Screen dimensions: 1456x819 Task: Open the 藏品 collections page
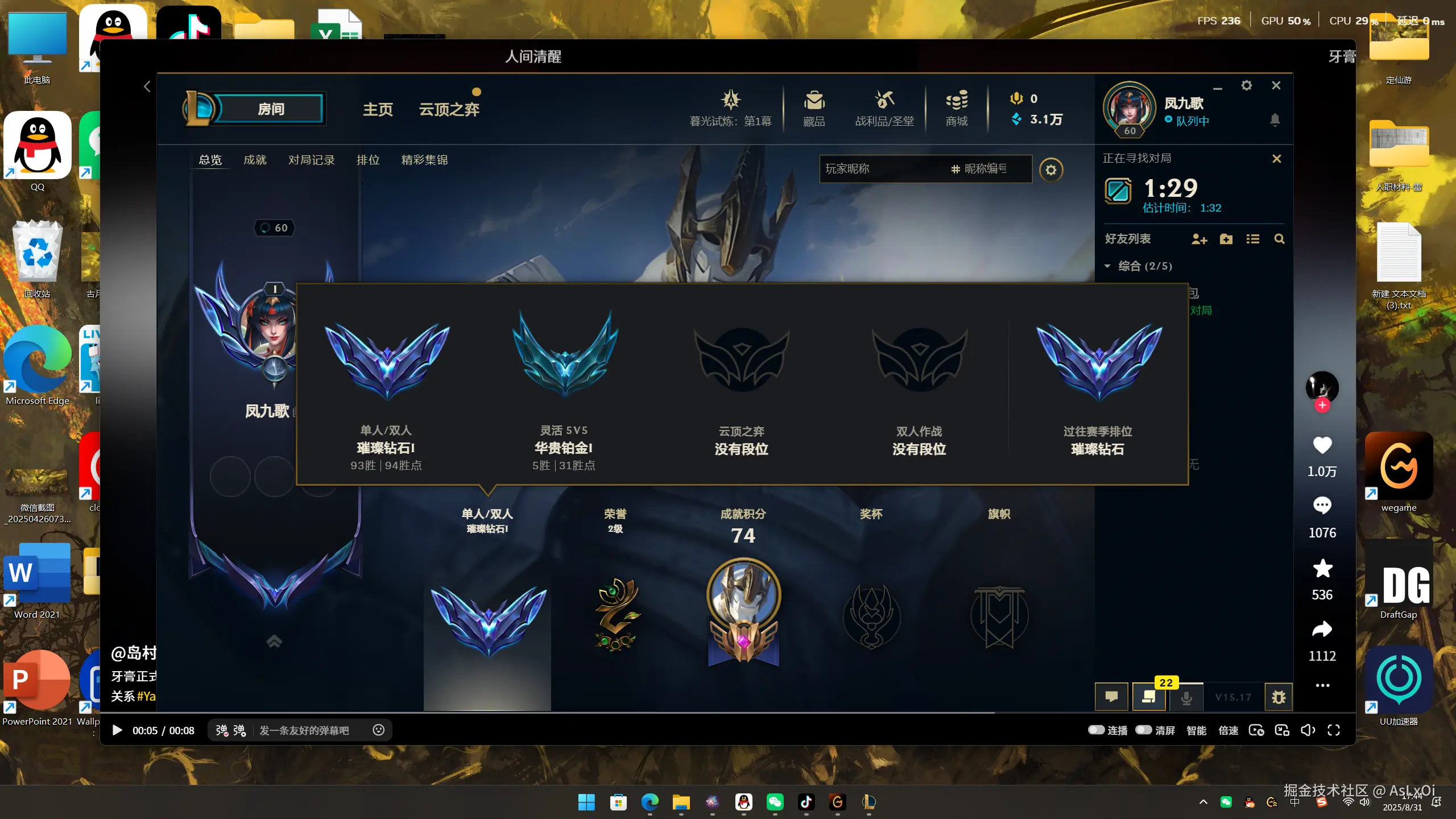(813, 108)
